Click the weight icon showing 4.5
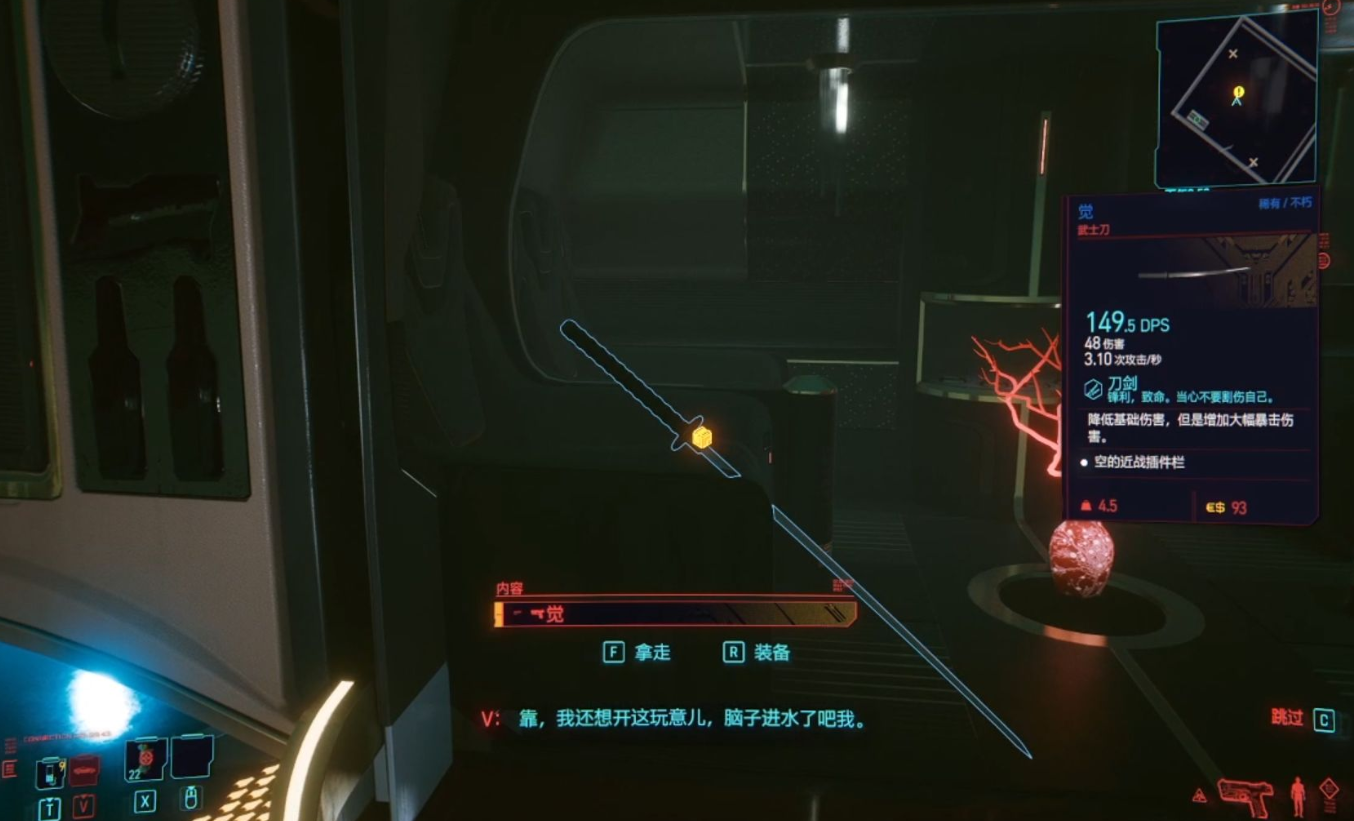This screenshot has height=821, width=1354. 1086,506
